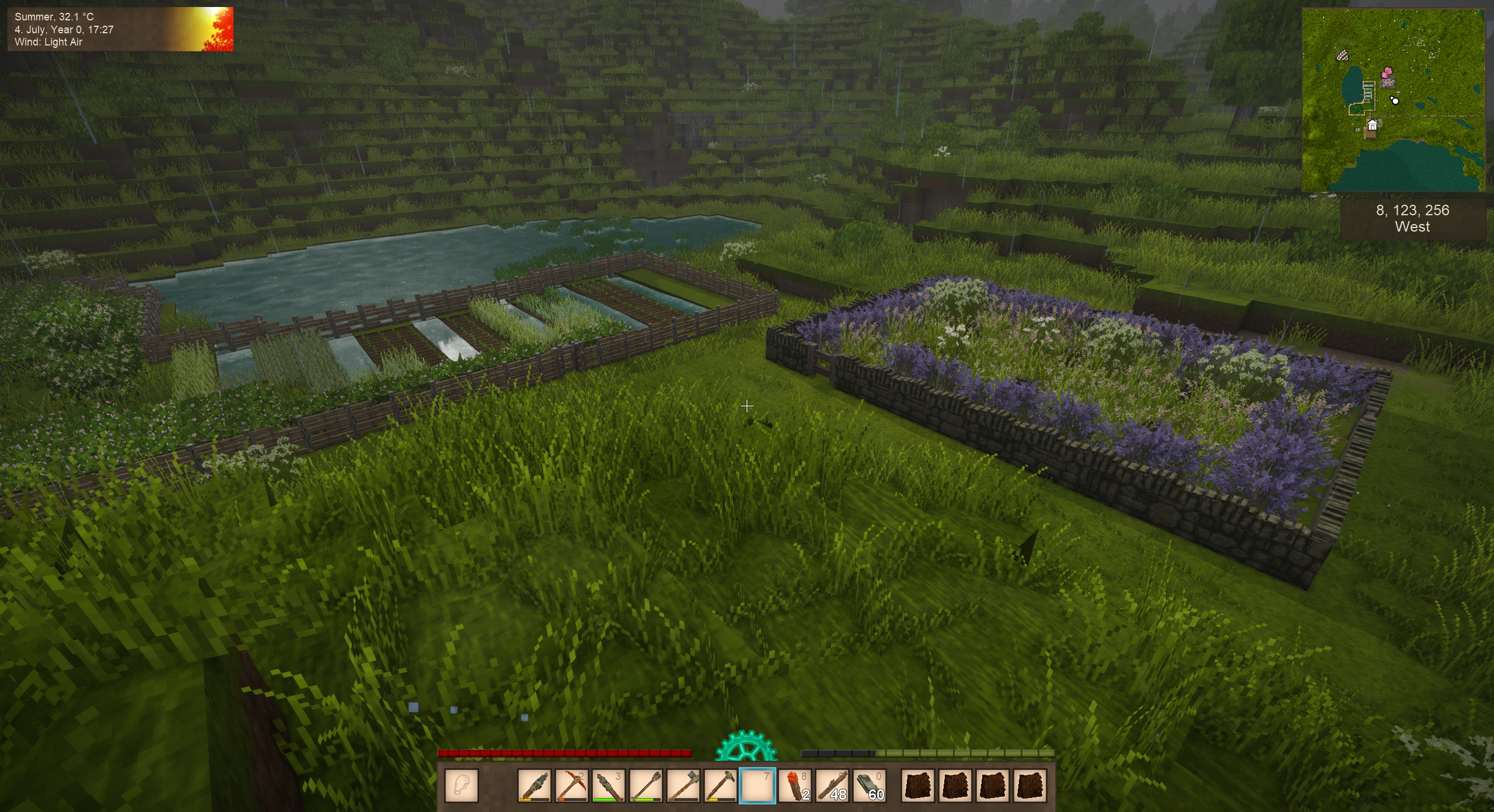Choose the shovel hotbar slot
1494x812 pixels.
645,785
